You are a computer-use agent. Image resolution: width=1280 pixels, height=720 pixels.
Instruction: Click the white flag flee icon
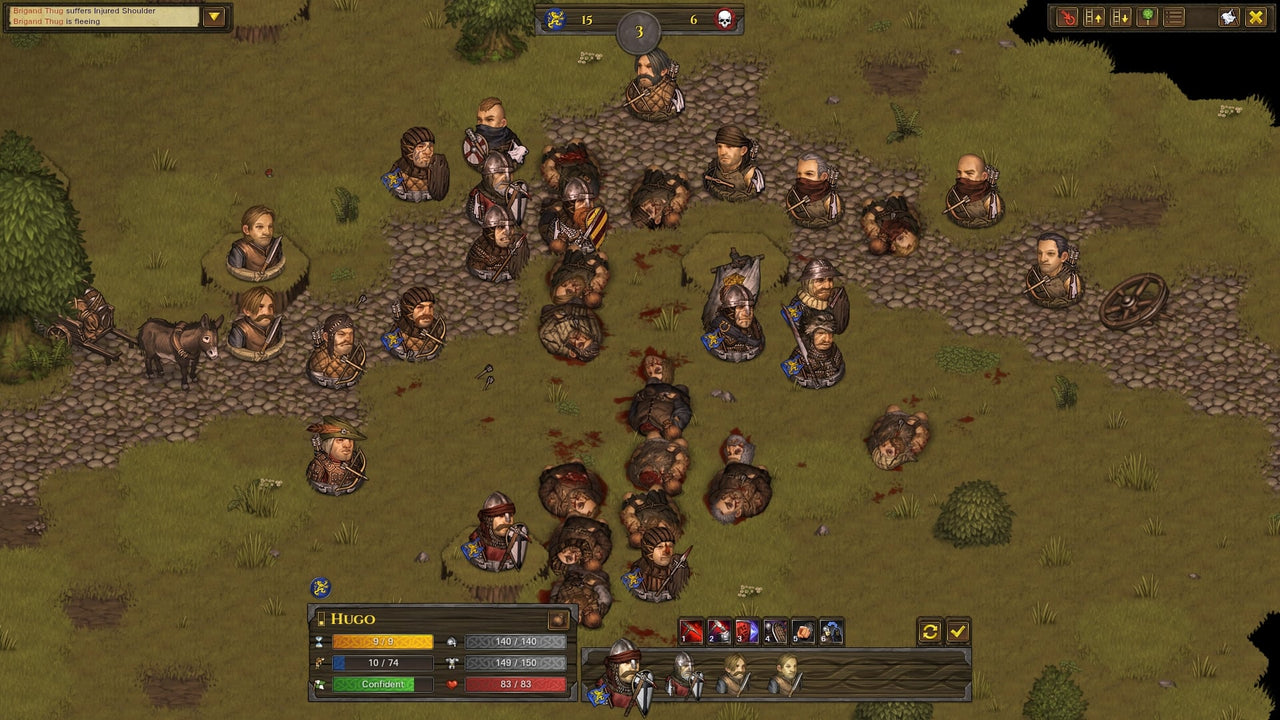(x=1228, y=16)
